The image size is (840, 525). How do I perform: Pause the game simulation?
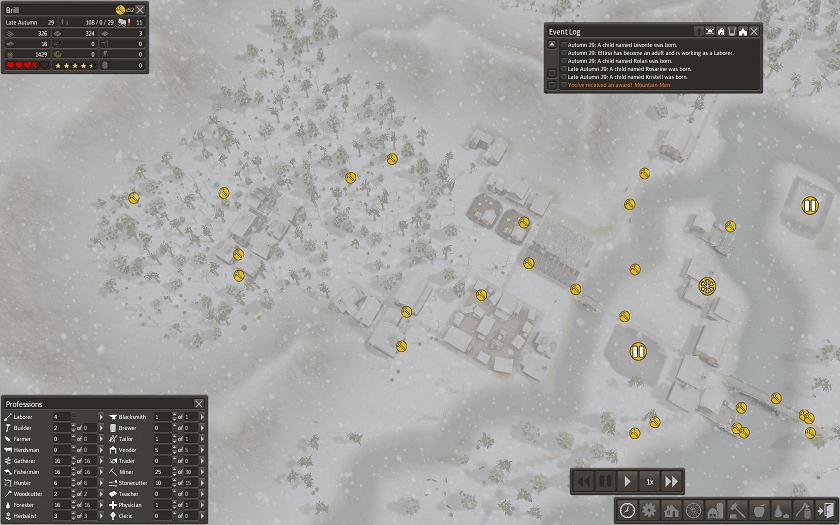[605, 481]
